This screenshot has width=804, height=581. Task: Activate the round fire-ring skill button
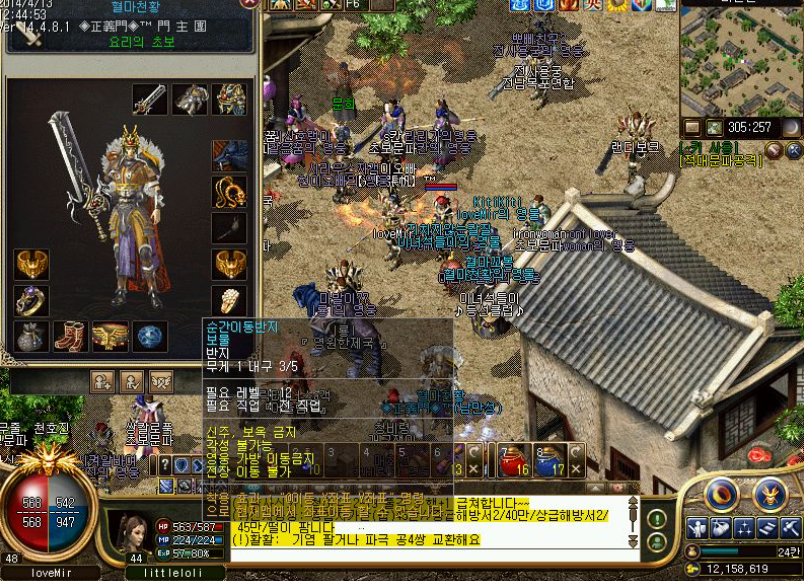(722, 494)
